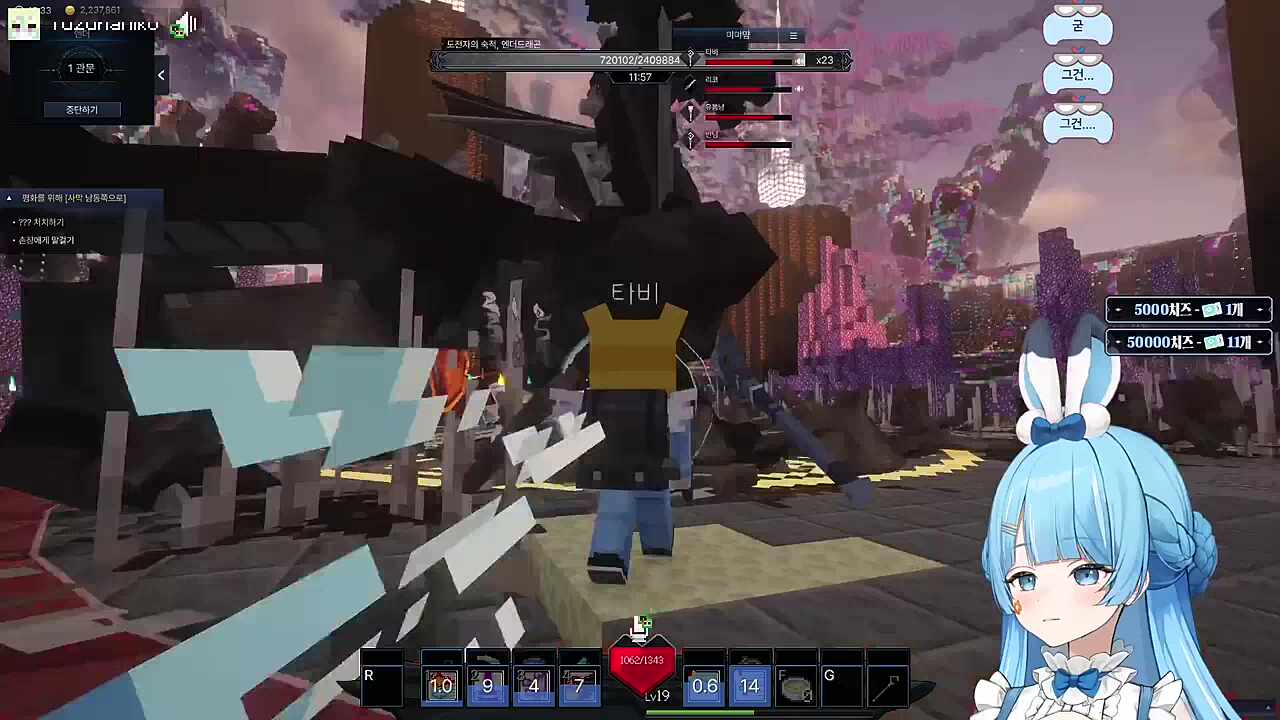Select the slot with 0.6 cooldown

coord(704,681)
